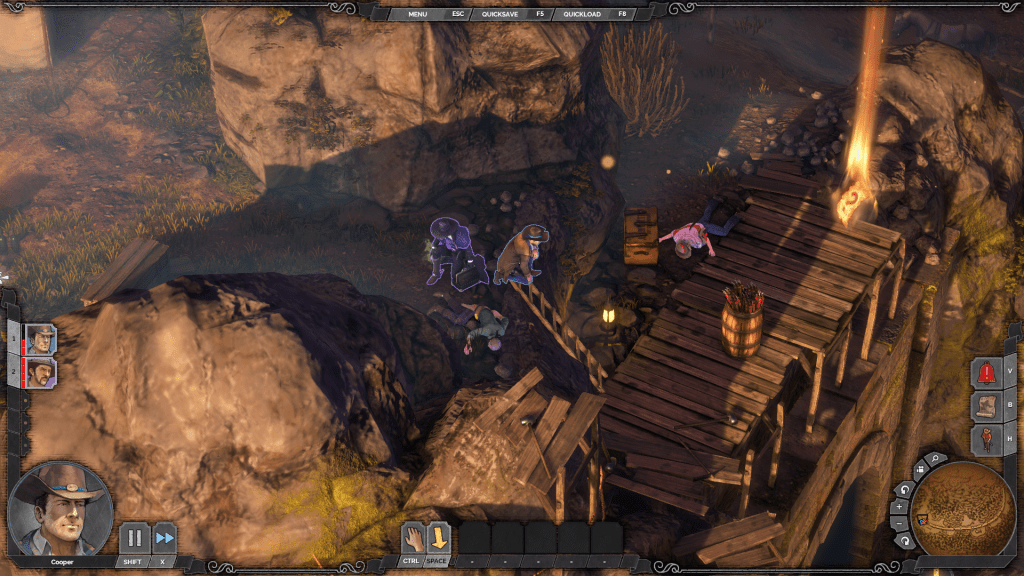Image resolution: width=1024 pixels, height=576 pixels.
Task: Click the Quicksave button
Action: tap(500, 14)
